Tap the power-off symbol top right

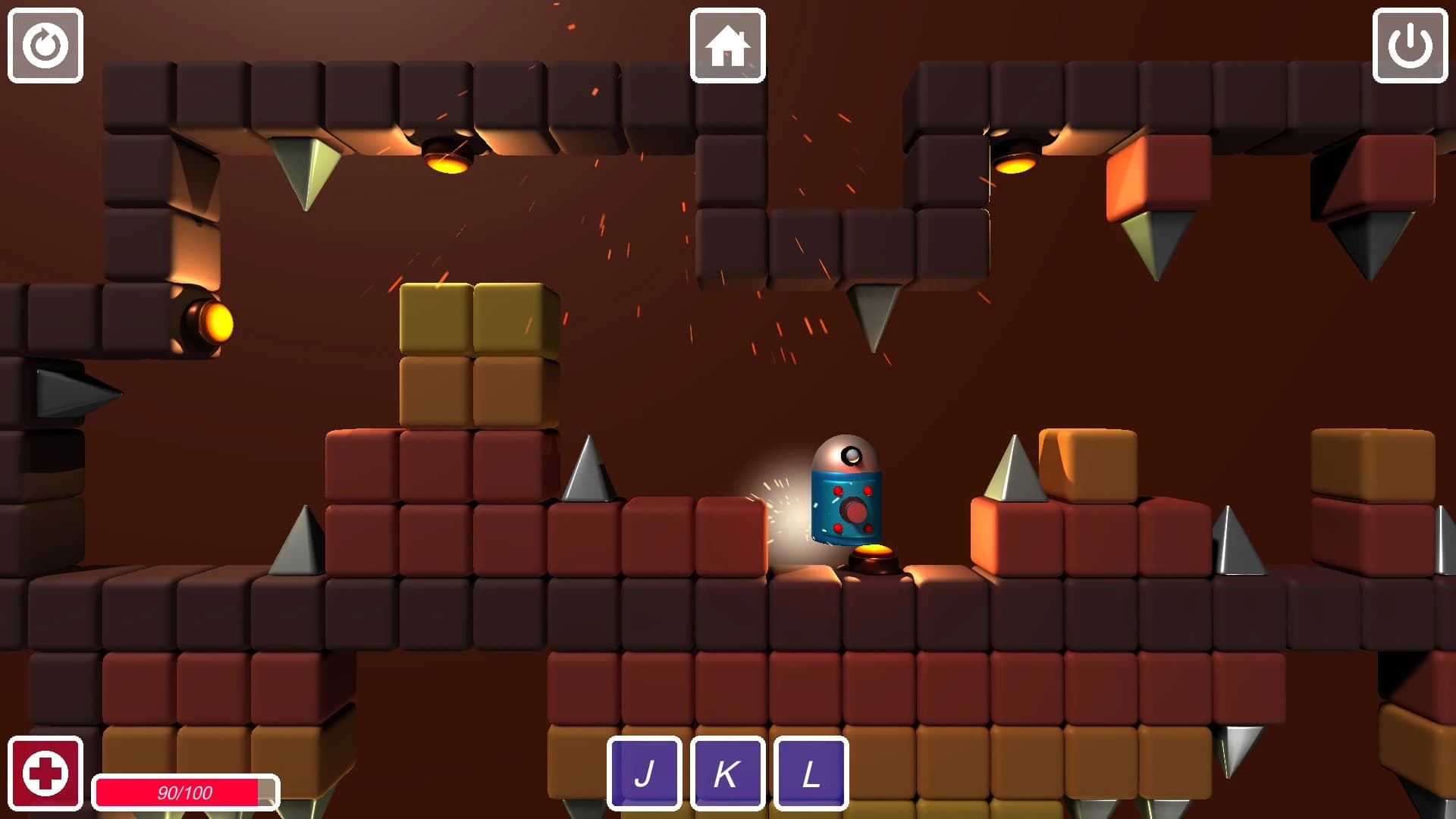coord(1412,45)
